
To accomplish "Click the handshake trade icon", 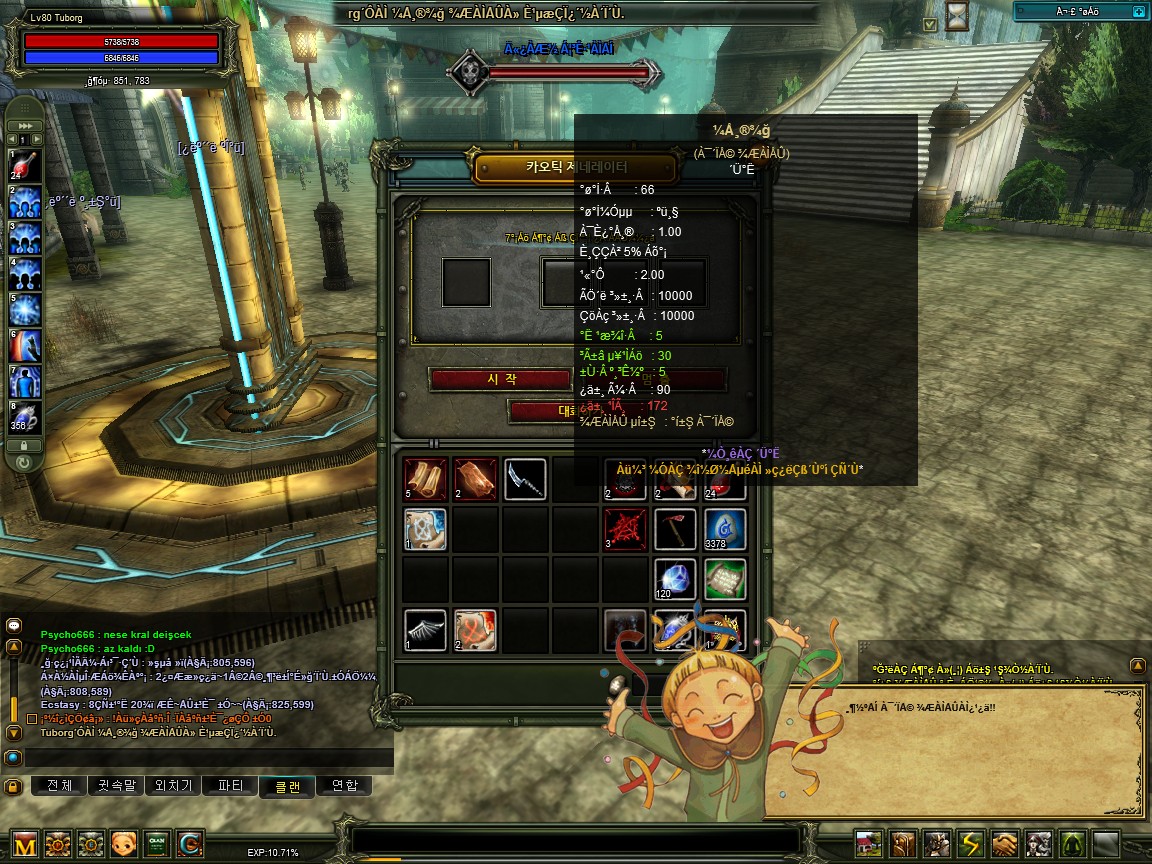I will coord(1005,844).
